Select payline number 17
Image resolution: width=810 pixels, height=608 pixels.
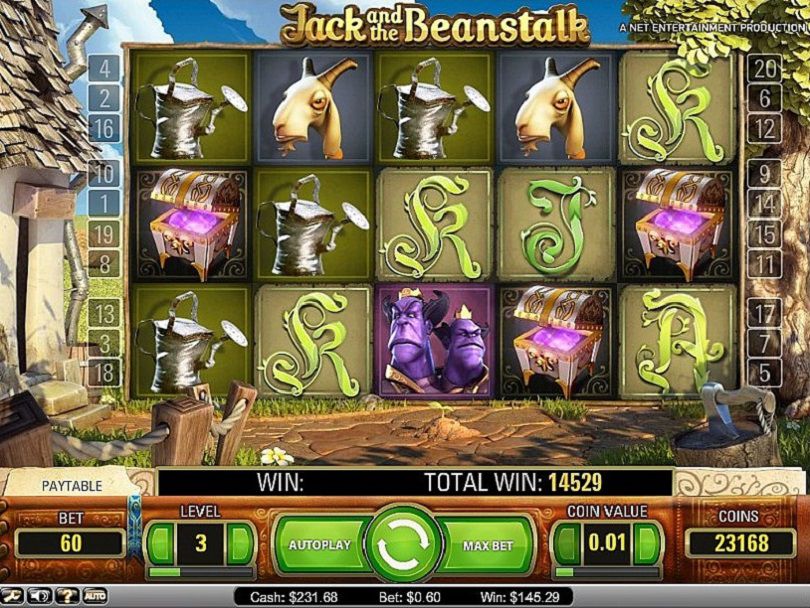764,313
